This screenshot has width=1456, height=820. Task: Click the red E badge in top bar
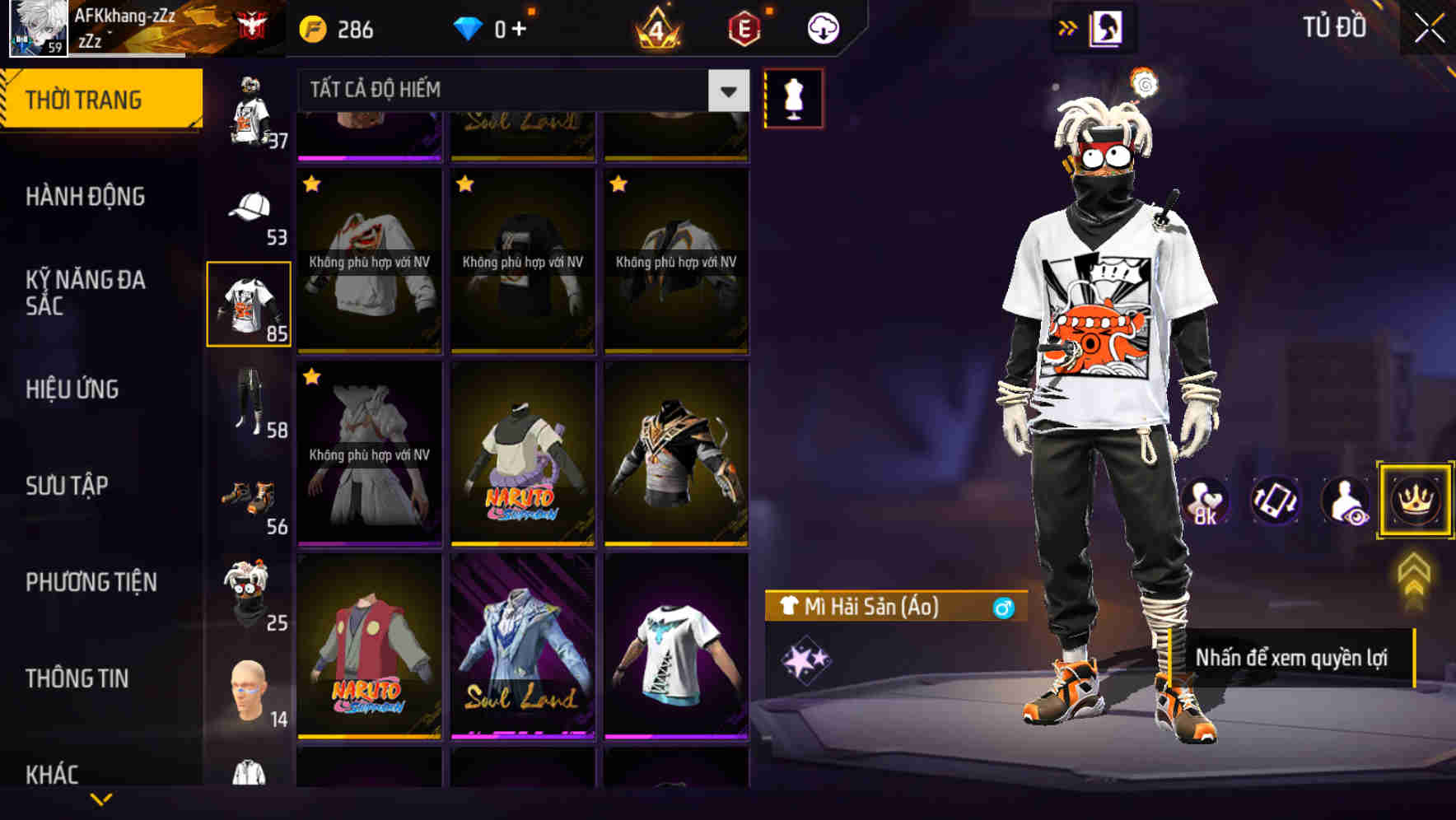[744, 27]
